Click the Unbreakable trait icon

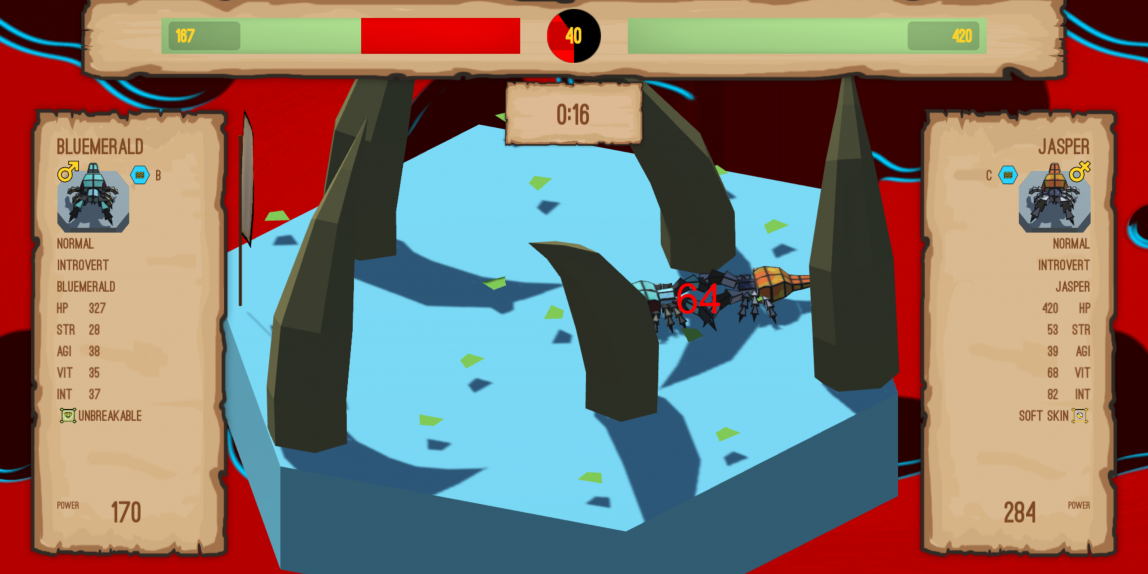[x=67, y=415]
